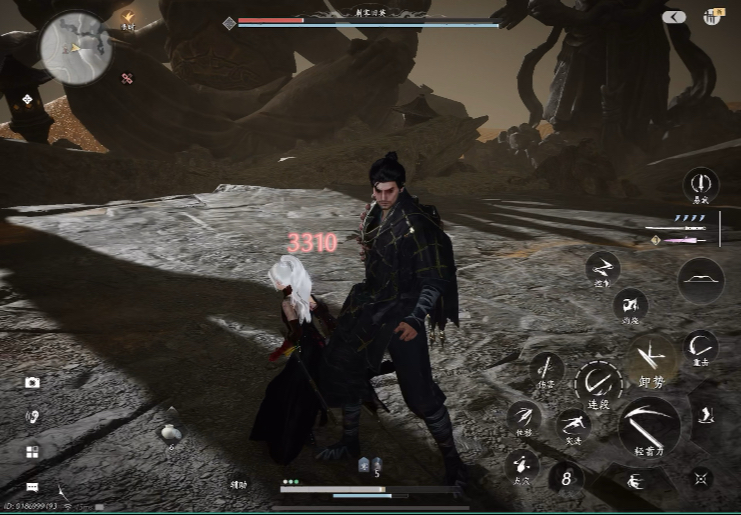Image resolution: width=741 pixels, height=515 pixels.
Task: Activate the 连段 combo skill
Action: (598, 384)
